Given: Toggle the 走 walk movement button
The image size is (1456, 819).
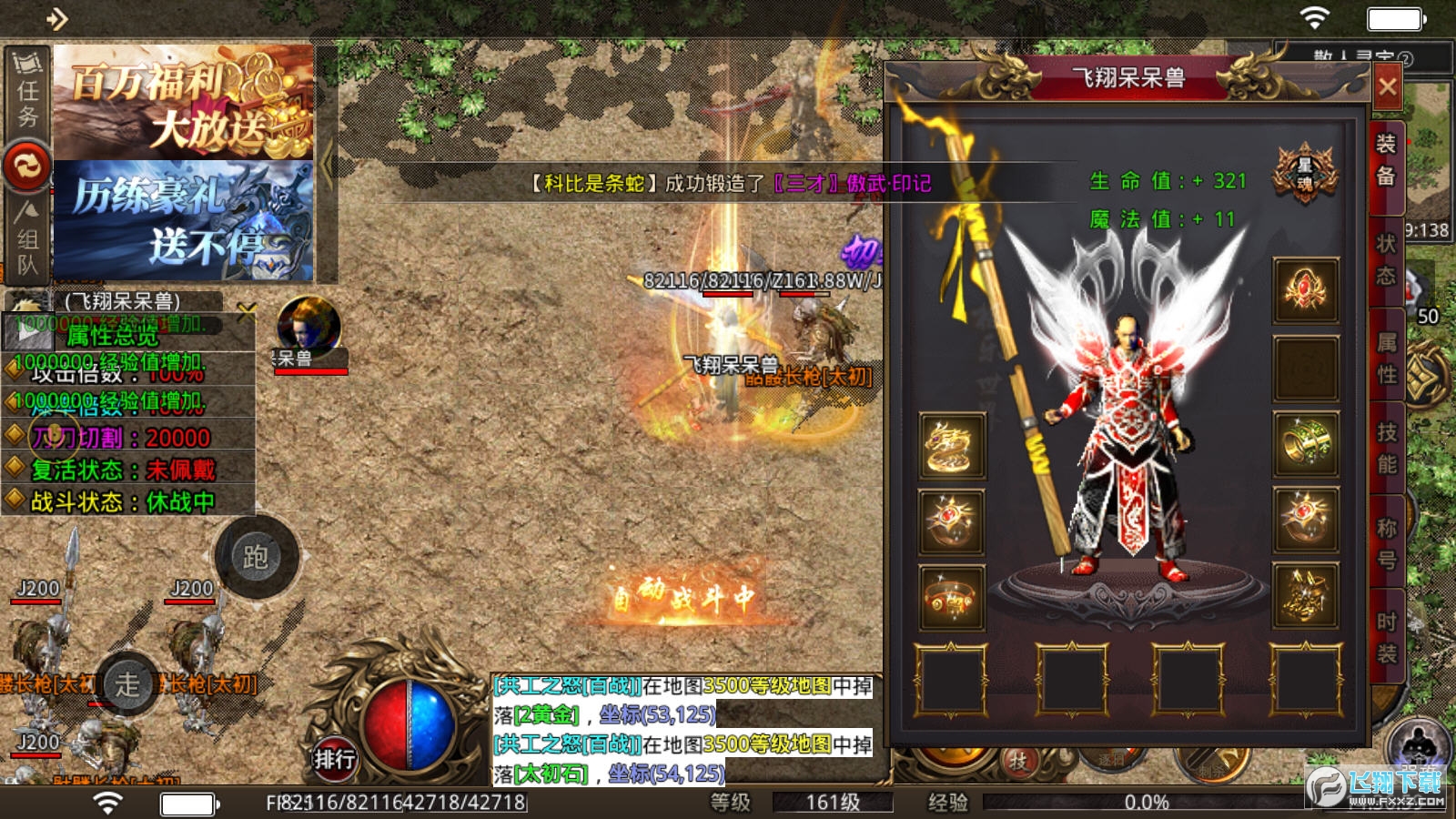Looking at the screenshot, I should (x=127, y=684).
